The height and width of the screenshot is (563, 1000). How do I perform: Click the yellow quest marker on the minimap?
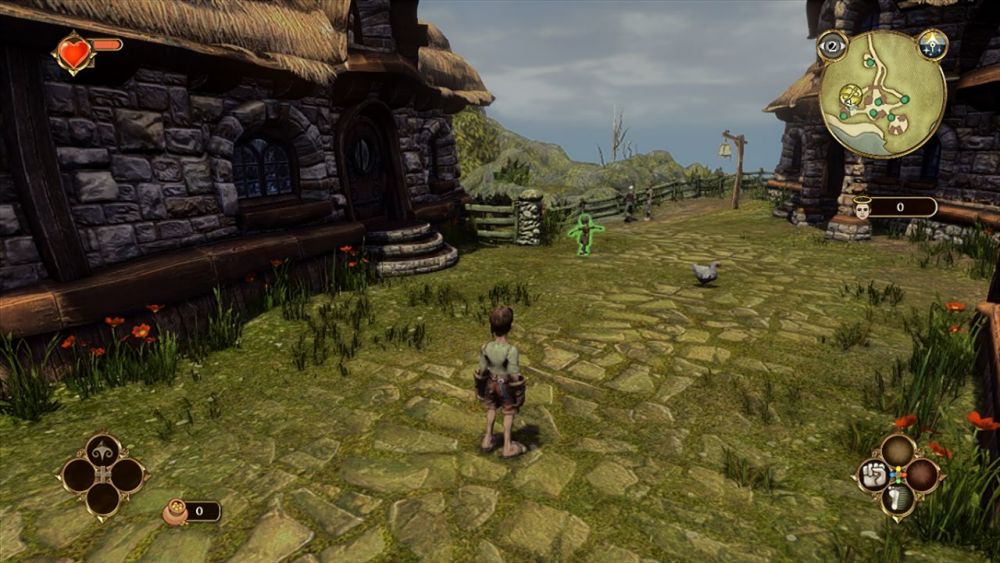point(851,95)
